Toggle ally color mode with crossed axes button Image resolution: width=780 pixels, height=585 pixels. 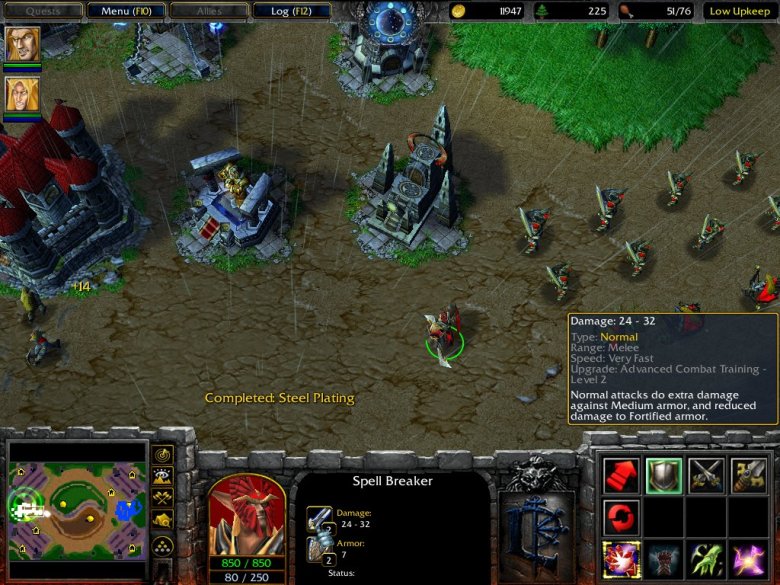(x=162, y=497)
